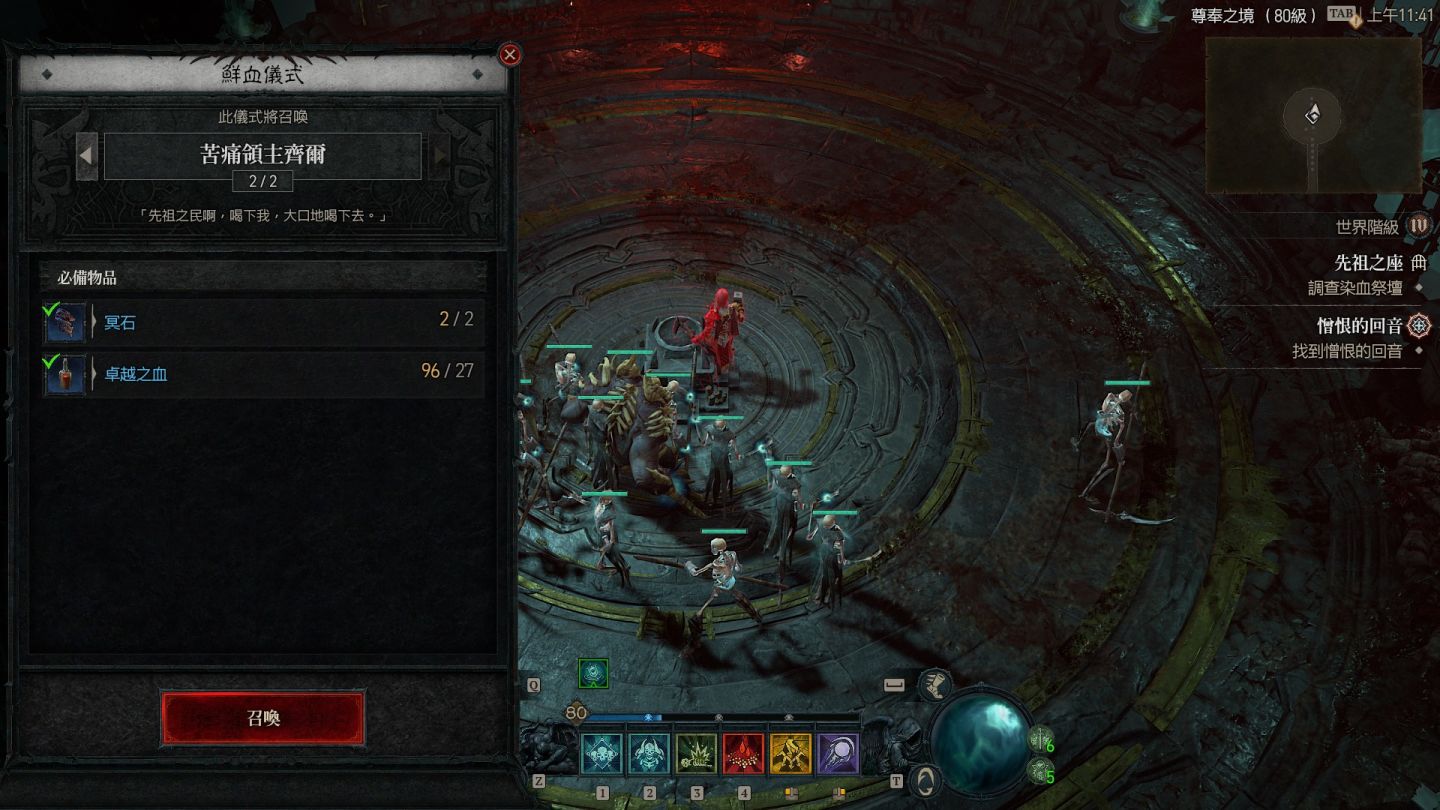1440x810 pixels.
Task: Close the blood ritual panel
Action: 510,55
